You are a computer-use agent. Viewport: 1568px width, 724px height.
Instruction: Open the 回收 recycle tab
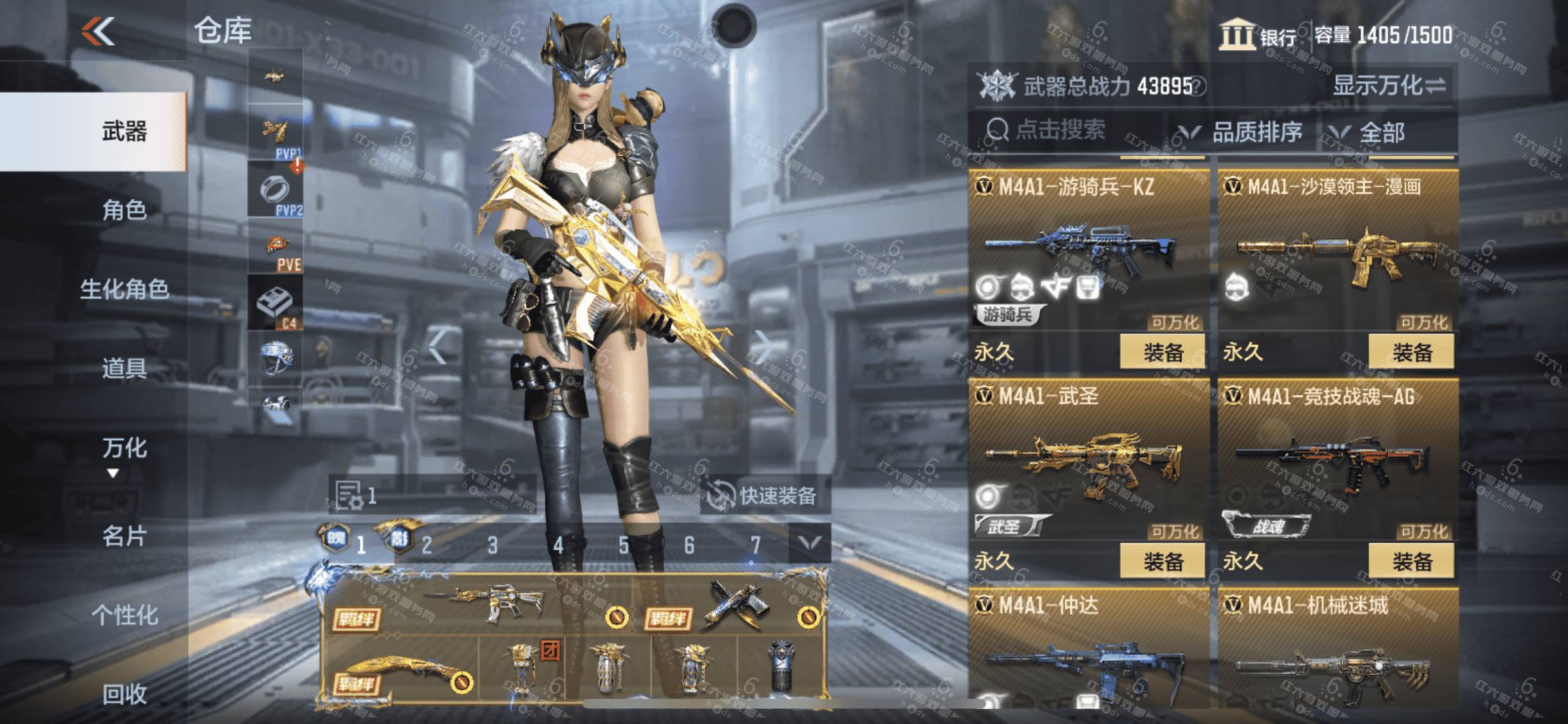click(x=124, y=694)
